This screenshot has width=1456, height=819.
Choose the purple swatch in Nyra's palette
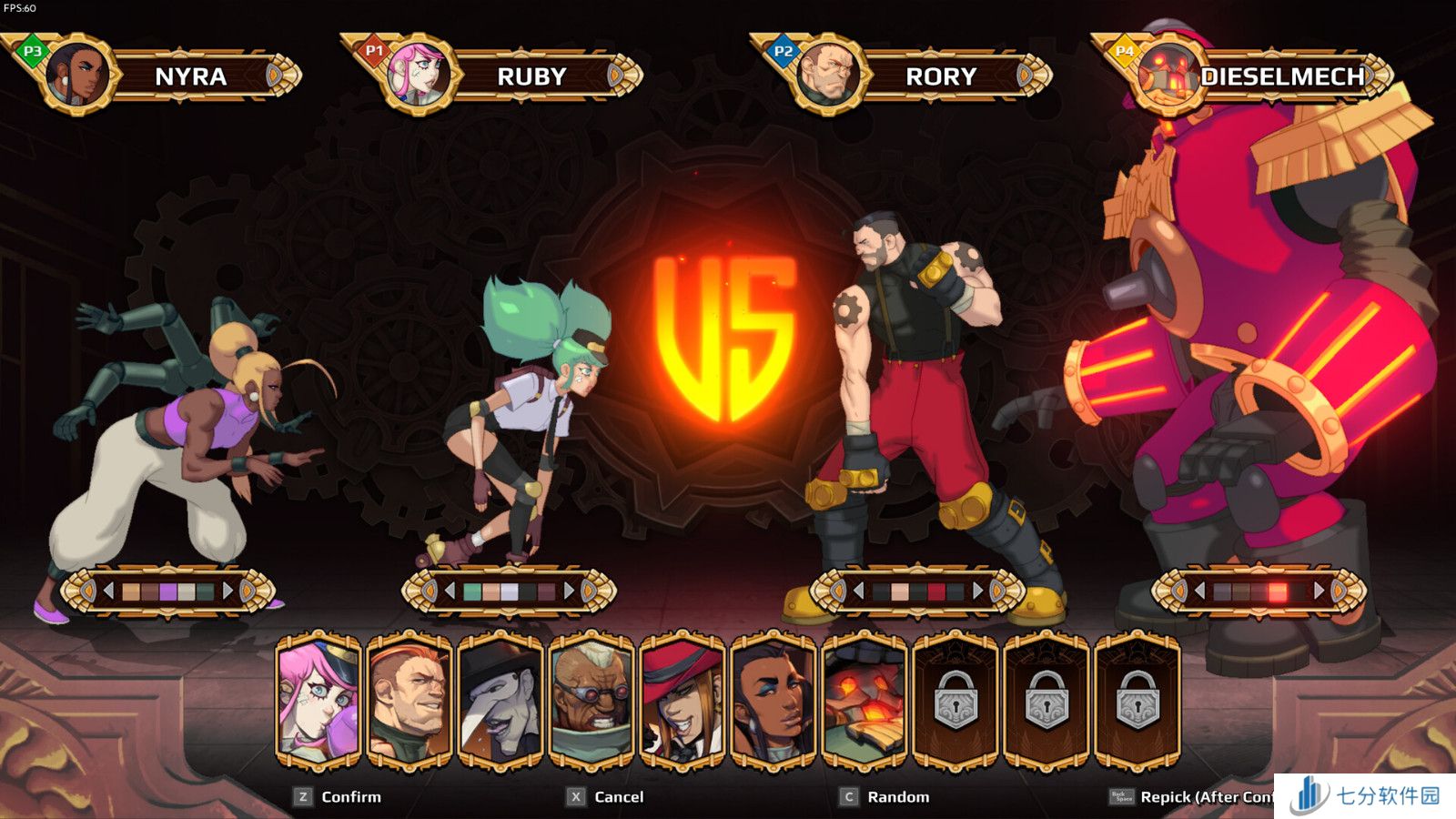(168, 592)
